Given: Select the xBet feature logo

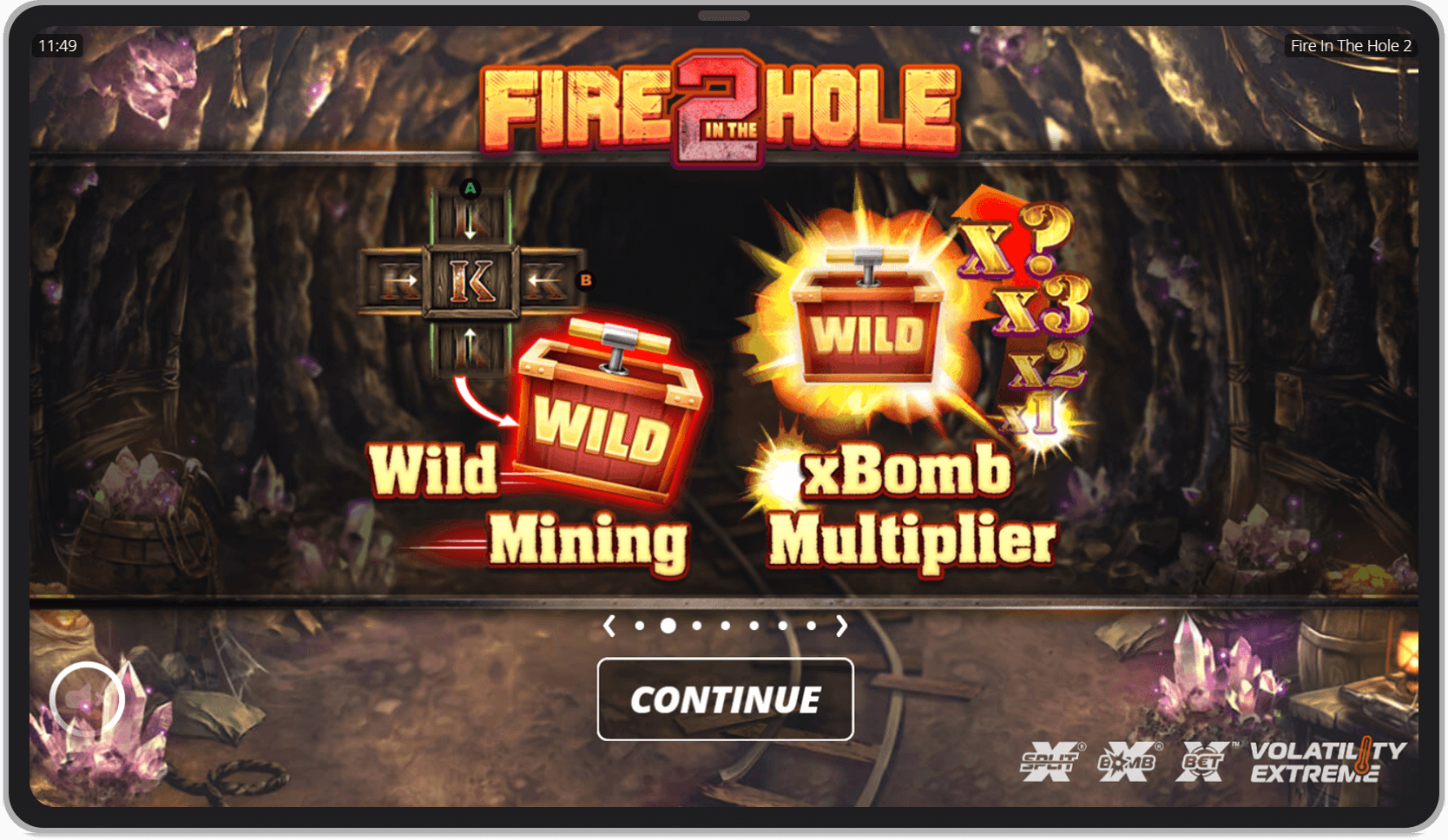Looking at the screenshot, I should [x=1203, y=760].
